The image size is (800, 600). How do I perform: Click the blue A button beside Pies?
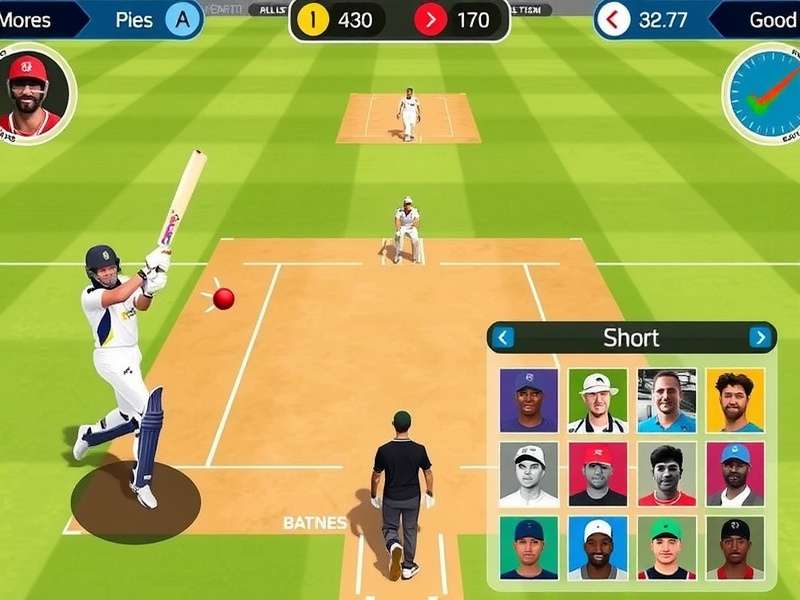coord(182,19)
